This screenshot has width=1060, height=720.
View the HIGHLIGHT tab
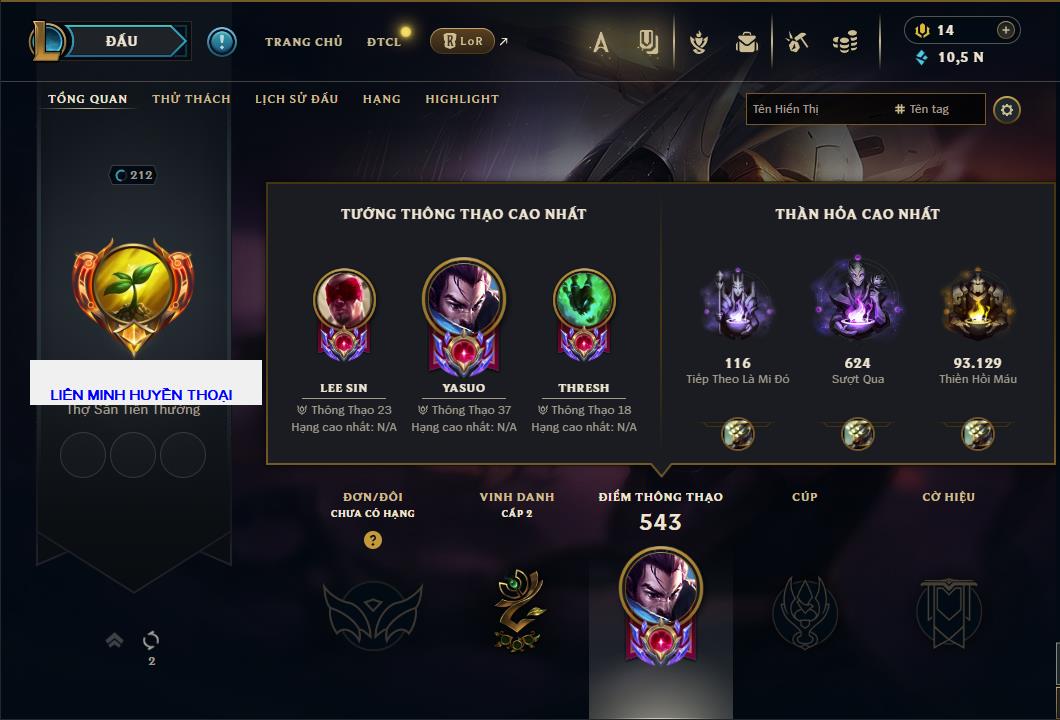click(x=461, y=99)
